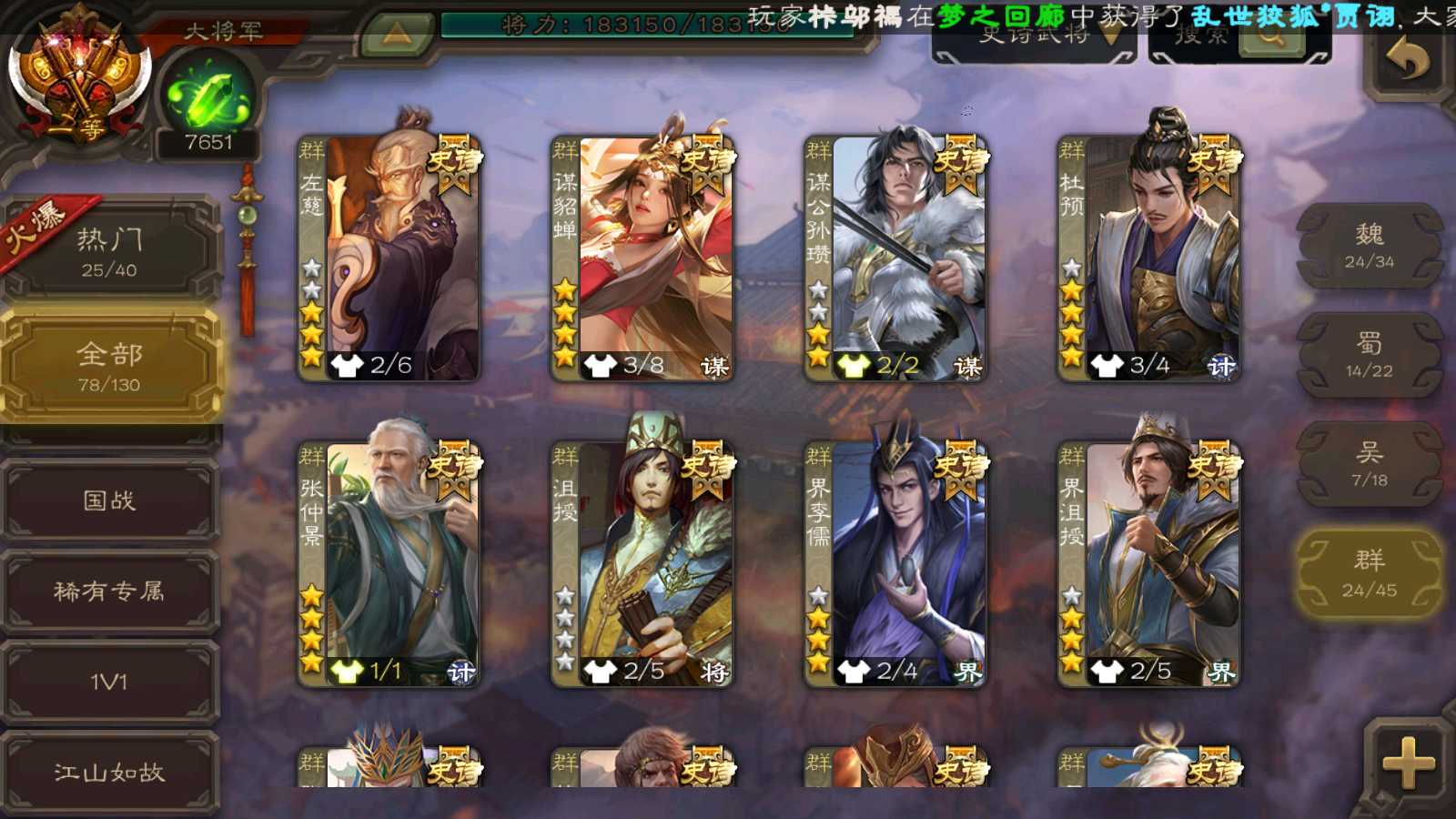Open the 国战 category

pos(109,500)
